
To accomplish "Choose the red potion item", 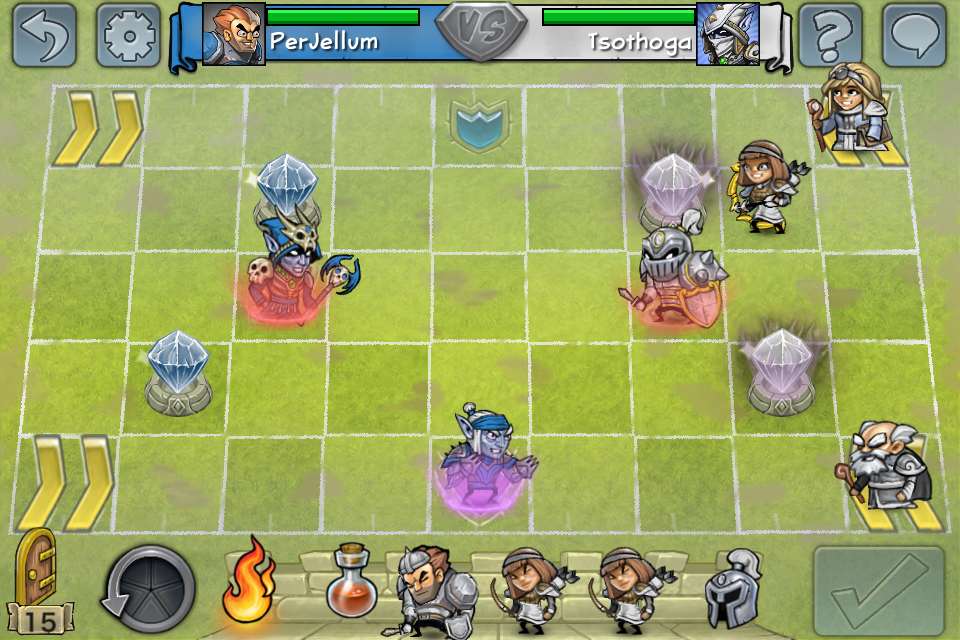I will (349, 581).
